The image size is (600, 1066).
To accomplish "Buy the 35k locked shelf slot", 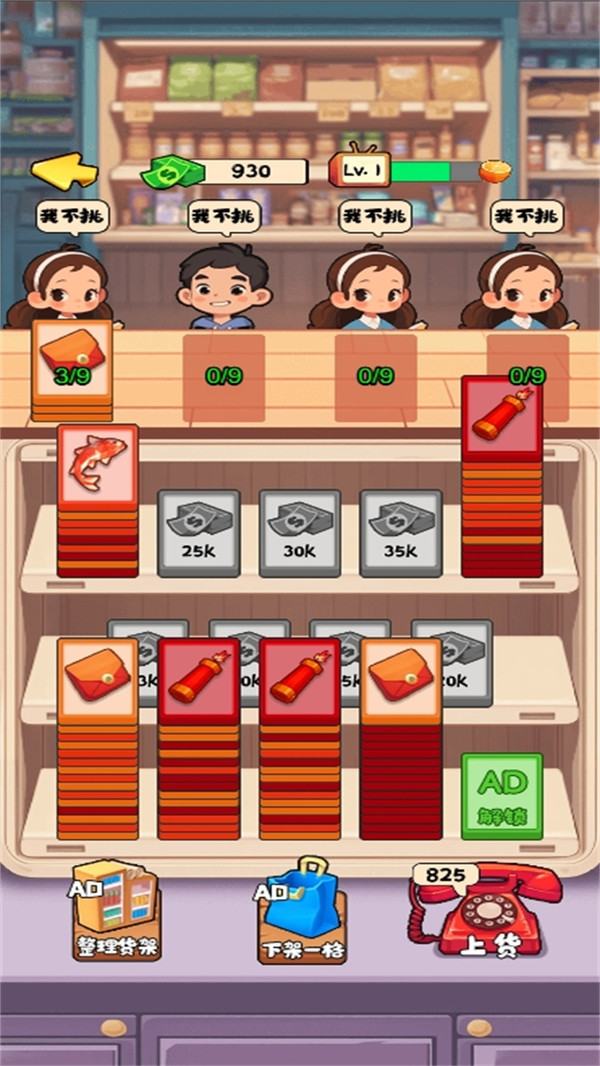I will (401, 532).
